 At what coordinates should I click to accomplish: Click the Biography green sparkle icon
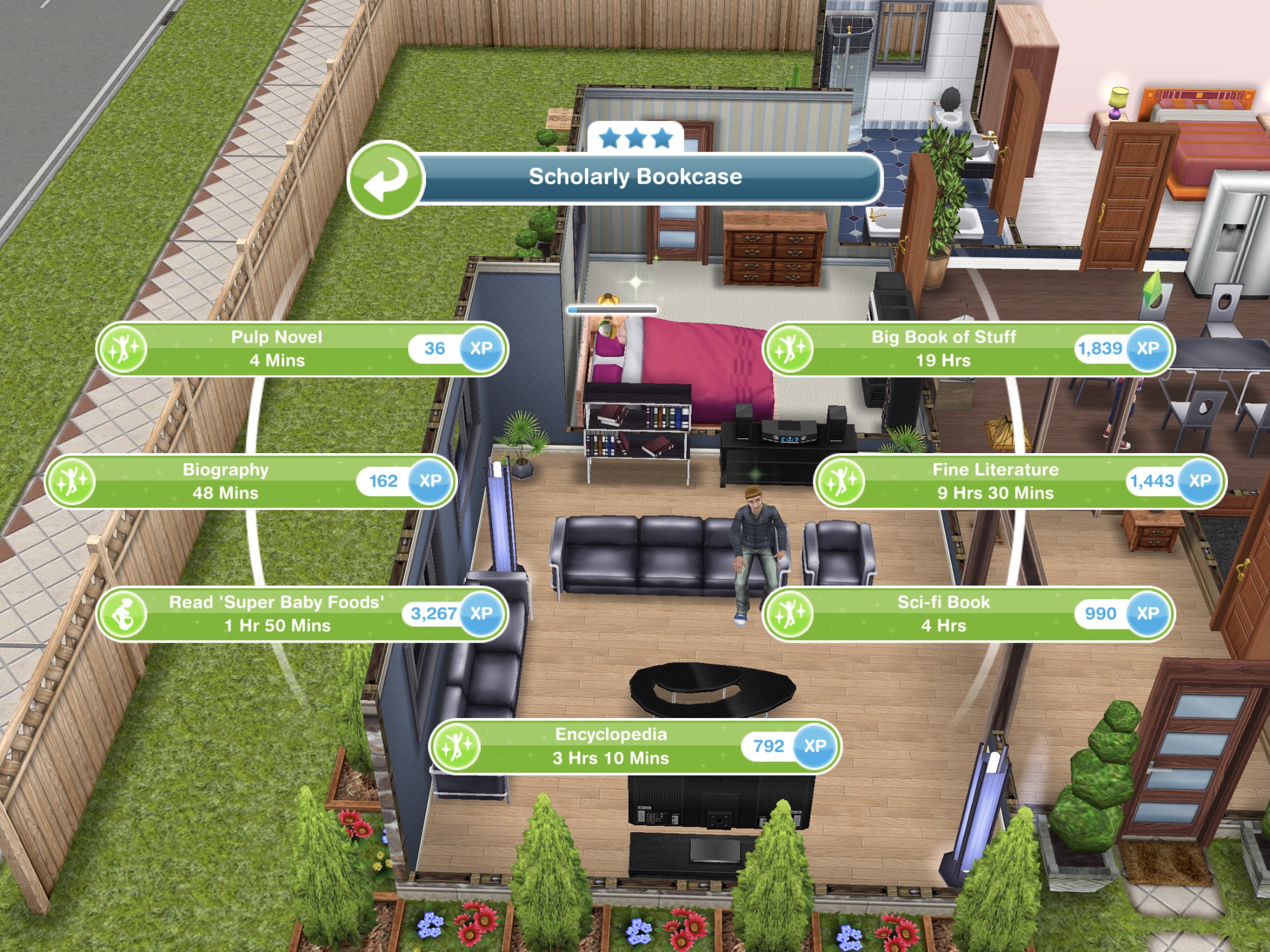pyautogui.click(x=74, y=481)
